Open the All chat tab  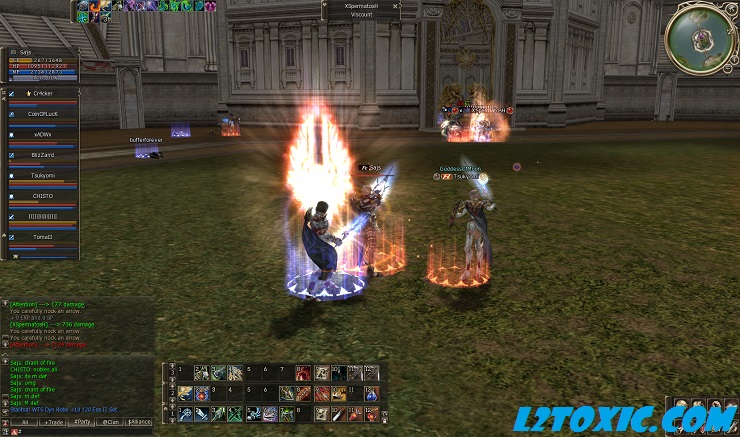24,422
